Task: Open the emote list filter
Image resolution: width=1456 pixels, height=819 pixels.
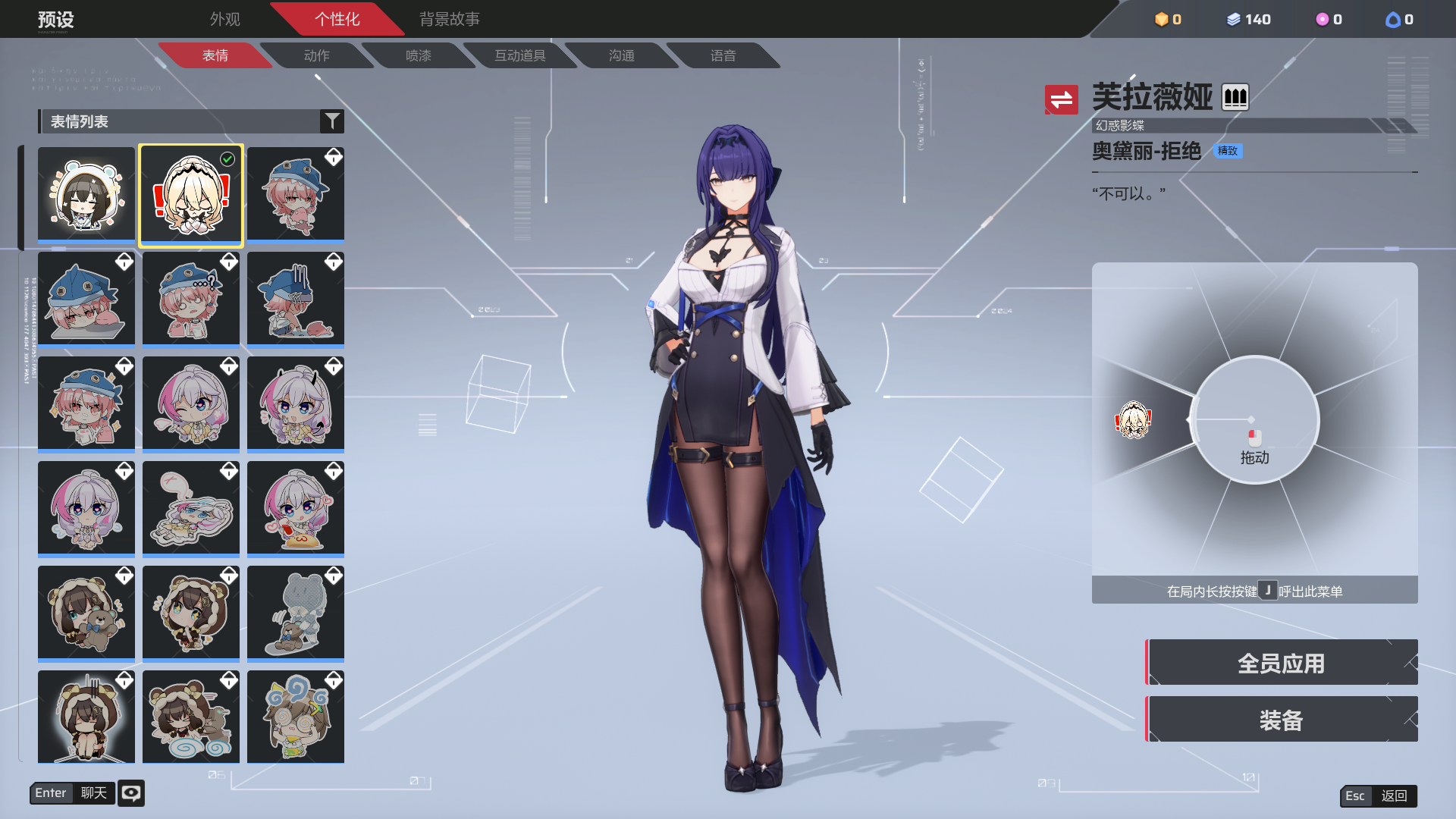Action: coord(331,121)
